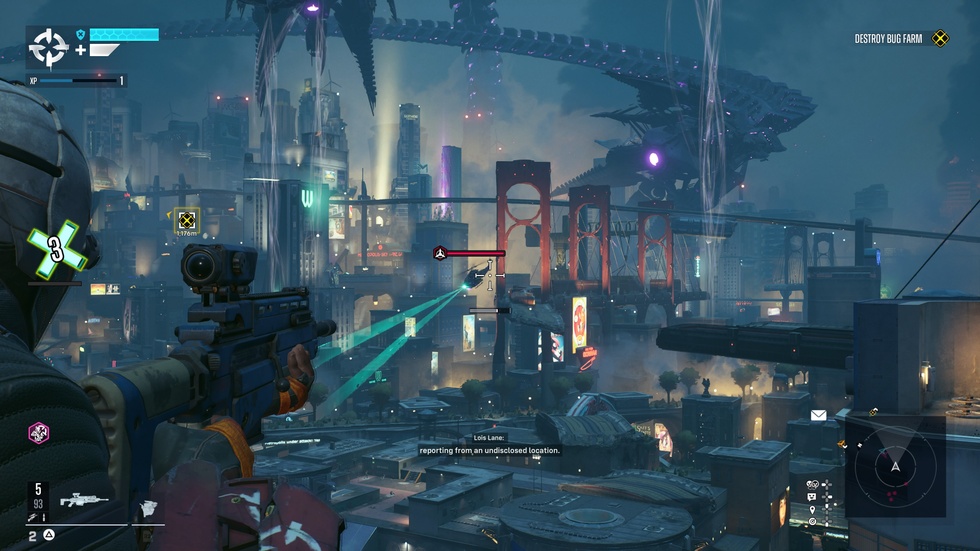
Task: Click the yellow objective waypoint marker
Action: [x=186, y=220]
